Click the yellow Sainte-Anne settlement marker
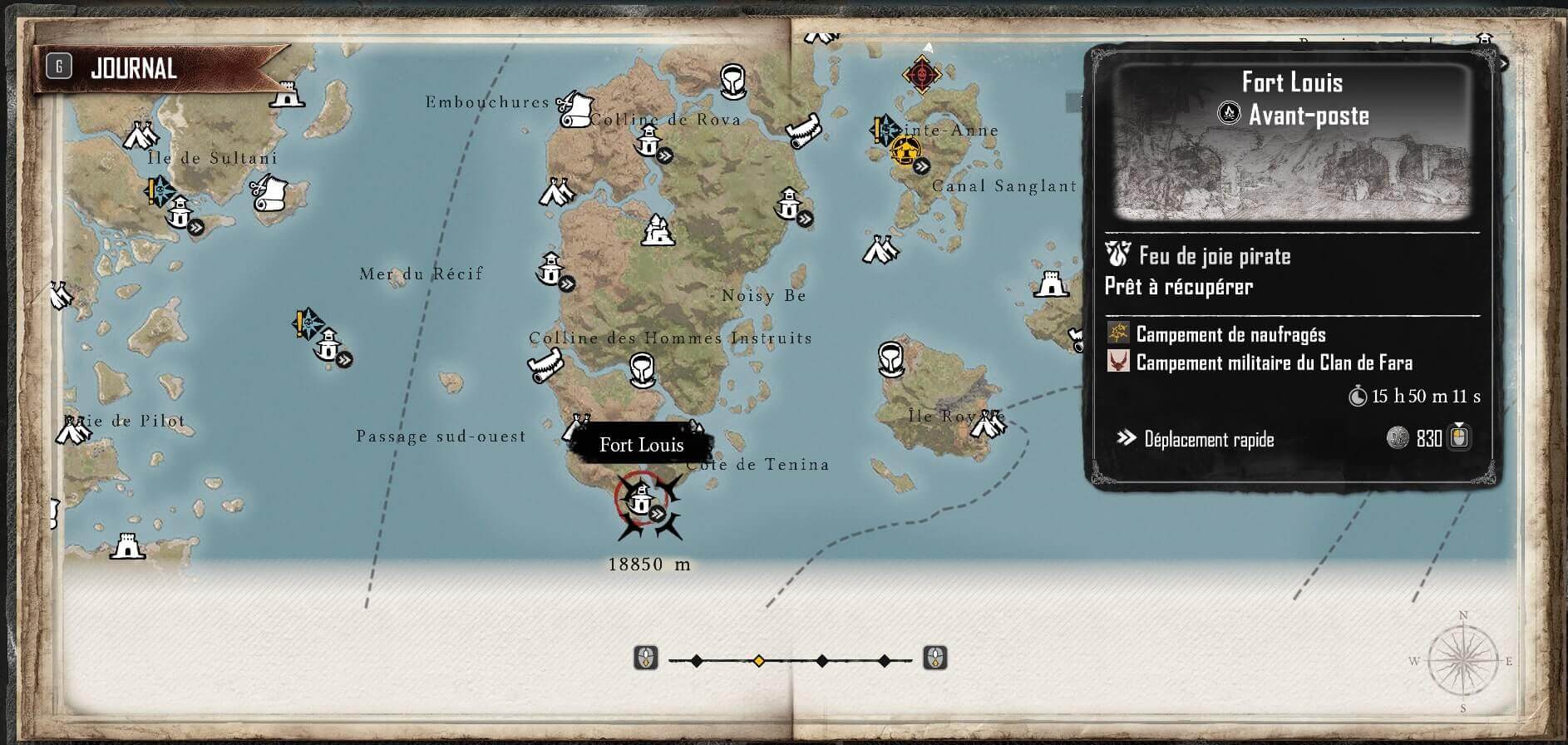1568x745 pixels. tap(904, 151)
